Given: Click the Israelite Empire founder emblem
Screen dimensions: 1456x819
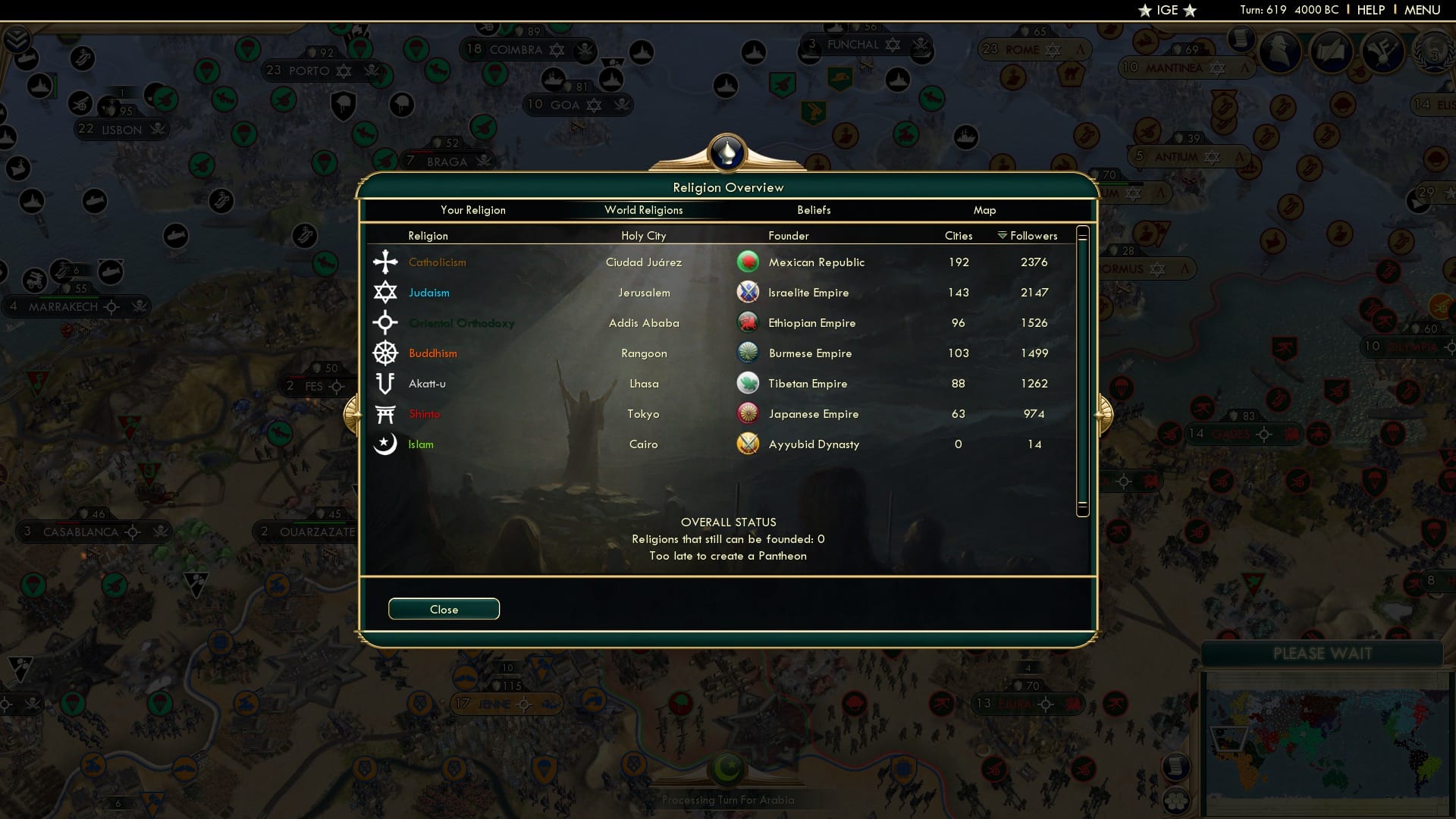Looking at the screenshot, I should [748, 292].
